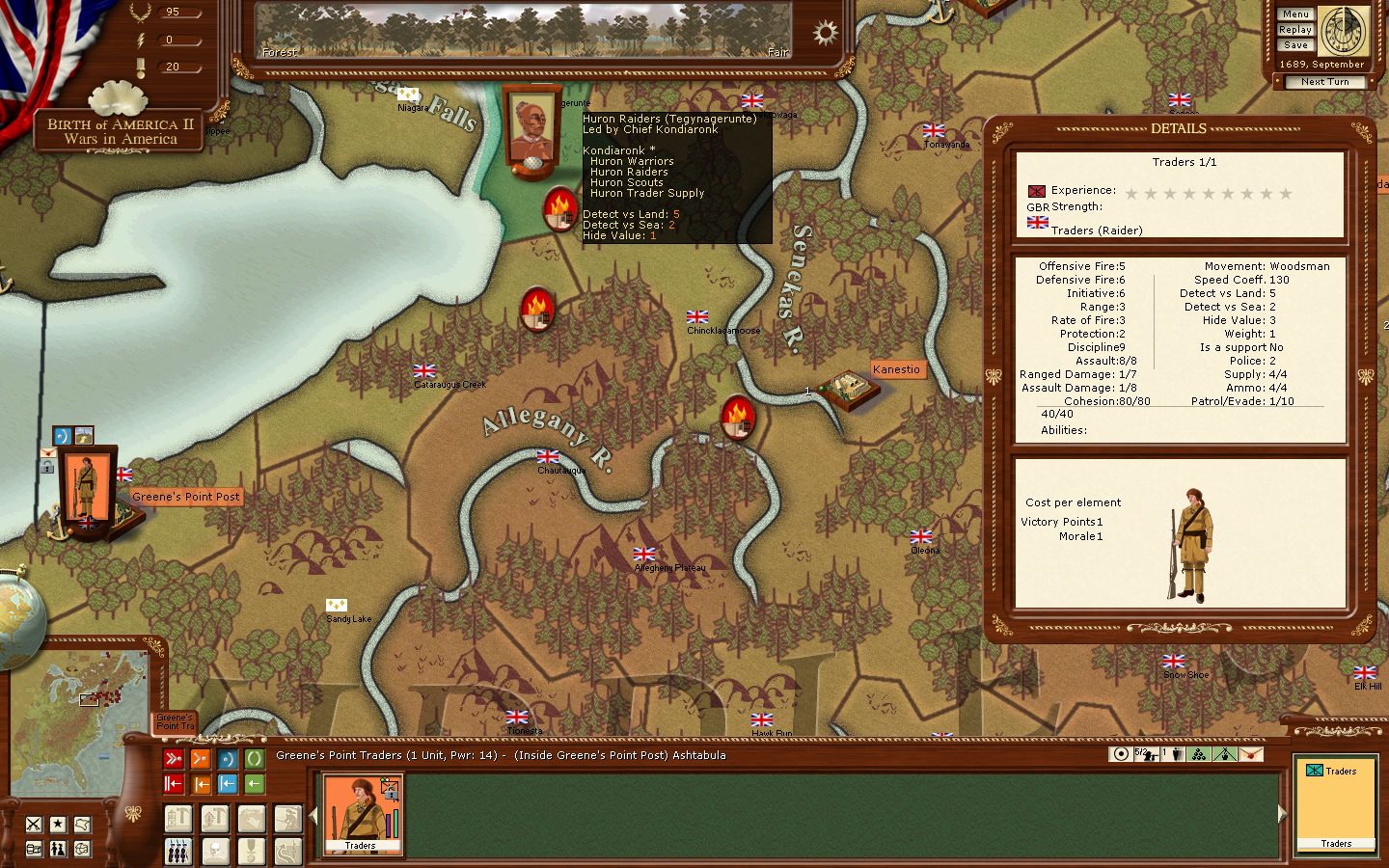Screen dimensions: 1389x868
Task: Click the Birth of America II title plaque
Action: [121, 131]
